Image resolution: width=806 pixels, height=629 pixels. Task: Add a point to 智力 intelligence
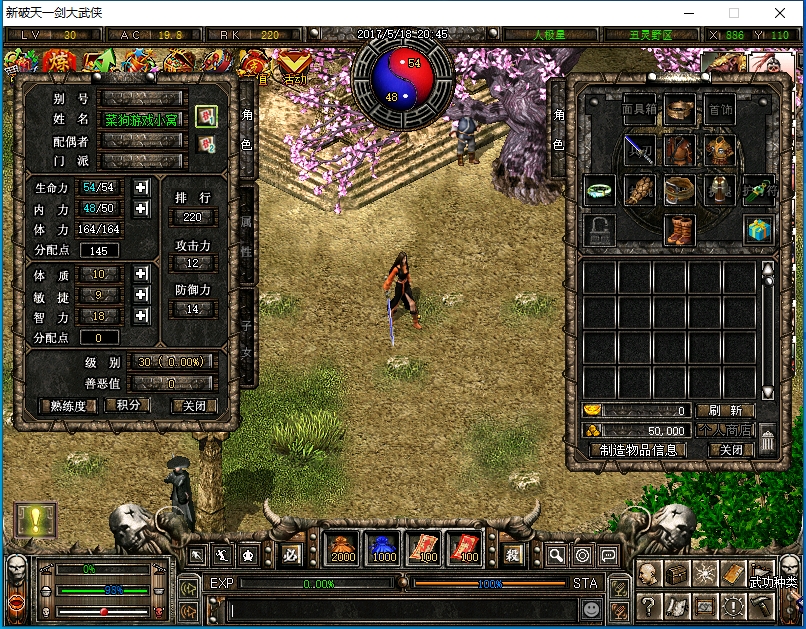point(141,316)
